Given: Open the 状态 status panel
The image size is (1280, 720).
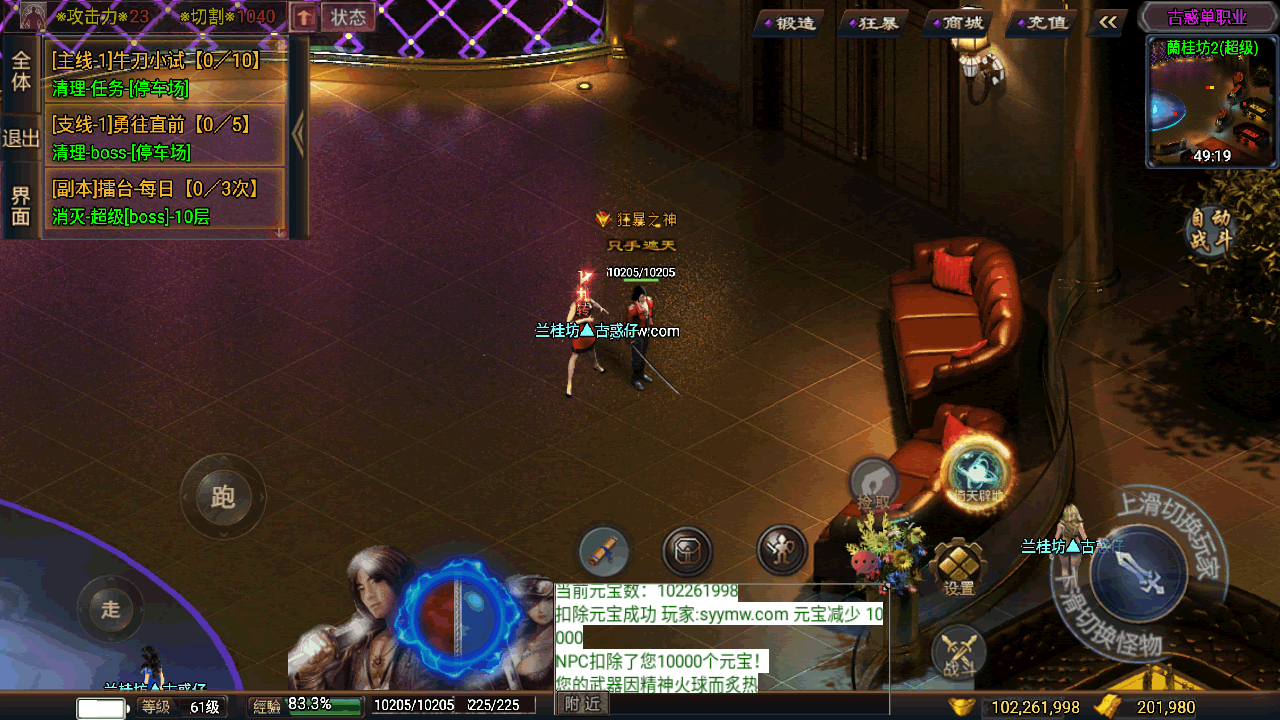Looking at the screenshot, I should click(x=347, y=17).
